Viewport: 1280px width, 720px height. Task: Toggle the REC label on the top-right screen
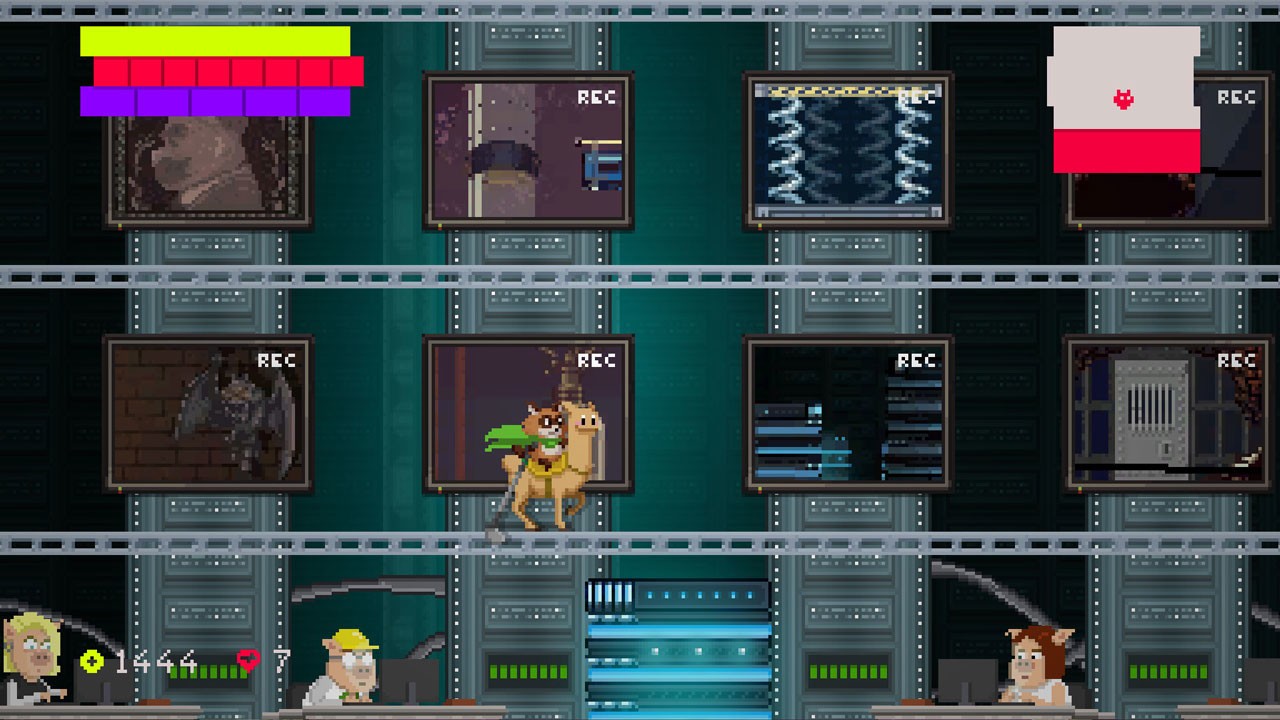click(1238, 98)
